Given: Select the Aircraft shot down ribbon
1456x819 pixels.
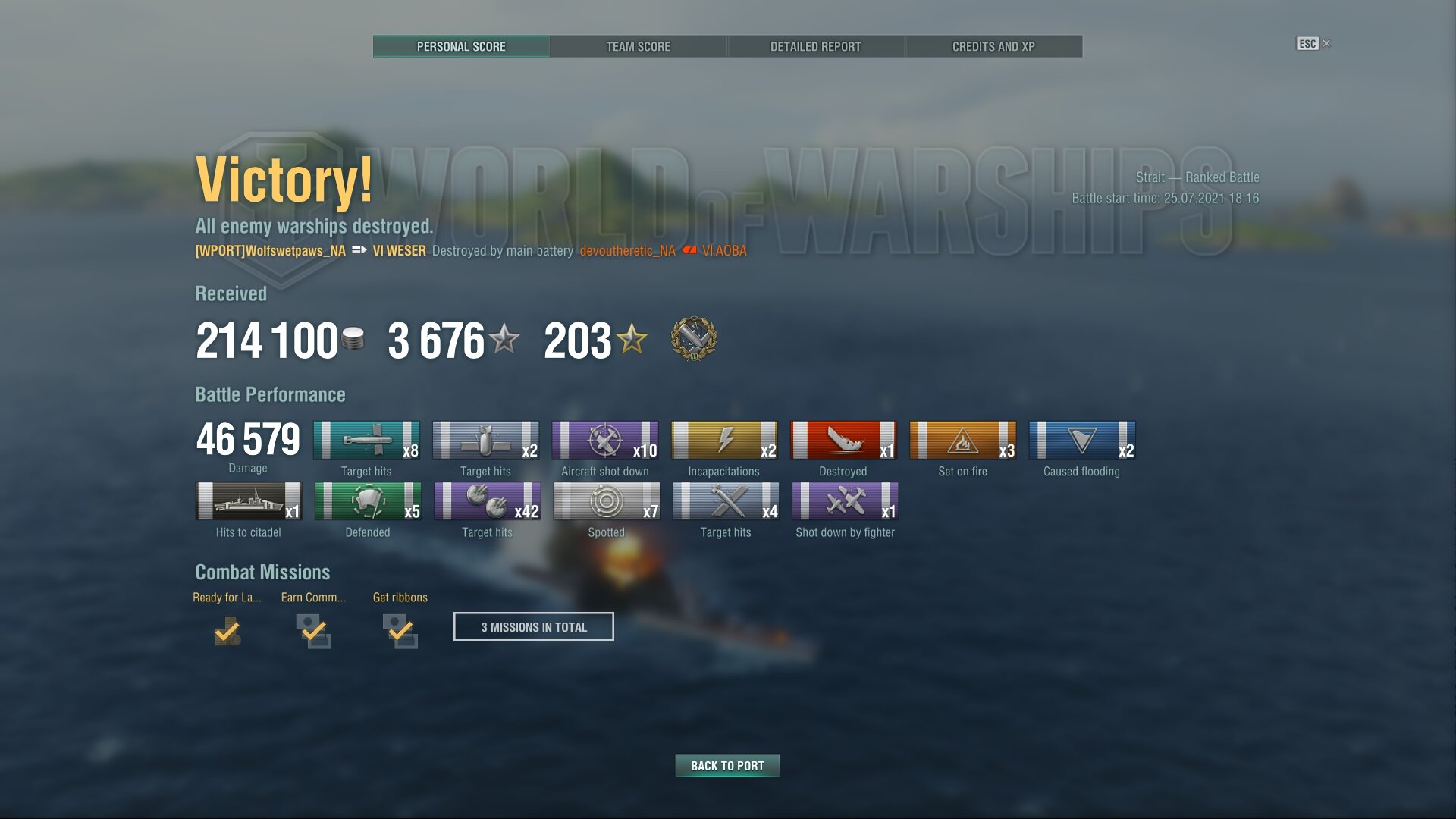Looking at the screenshot, I should click(605, 441).
